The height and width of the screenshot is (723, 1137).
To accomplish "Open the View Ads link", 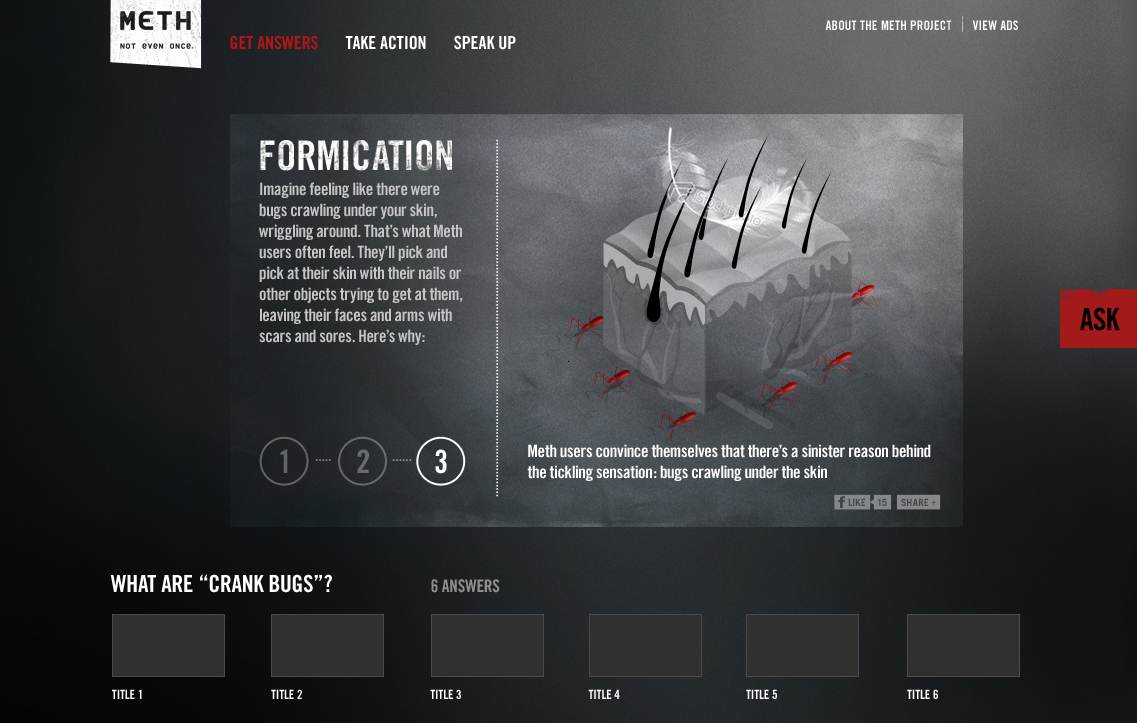I will (x=995, y=26).
